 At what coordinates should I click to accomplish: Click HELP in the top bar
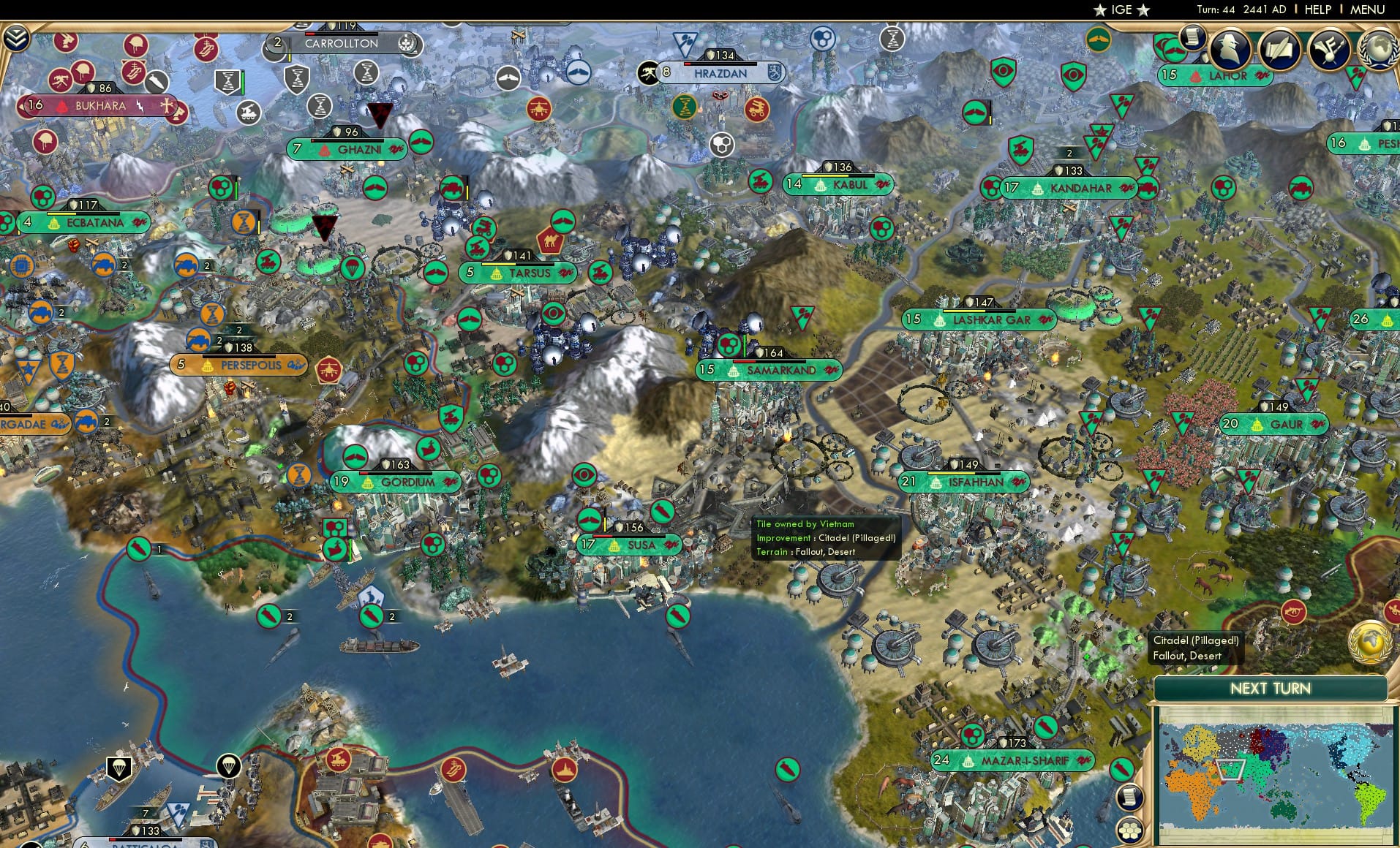tap(1318, 10)
